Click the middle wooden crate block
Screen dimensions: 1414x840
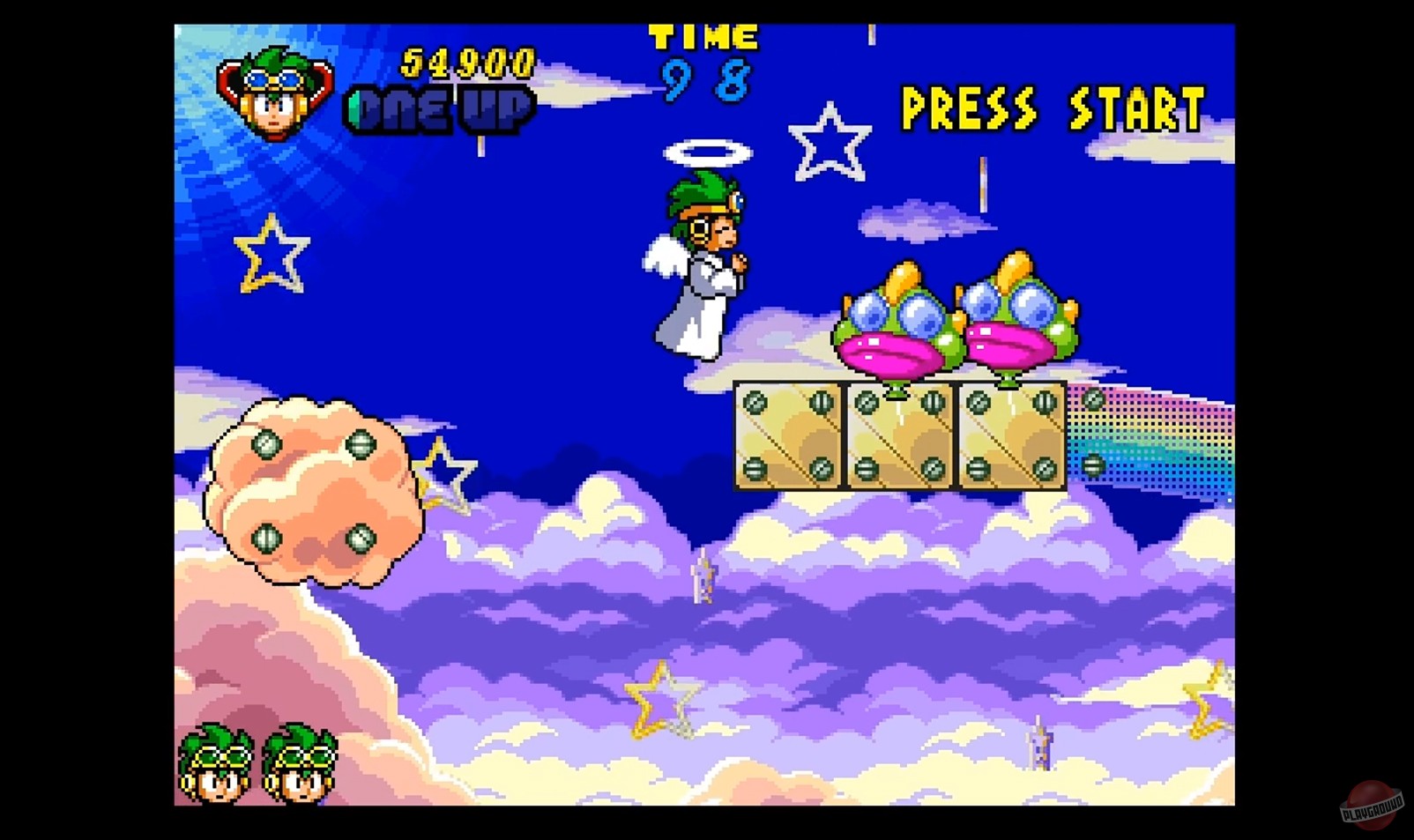pyautogui.click(x=899, y=436)
